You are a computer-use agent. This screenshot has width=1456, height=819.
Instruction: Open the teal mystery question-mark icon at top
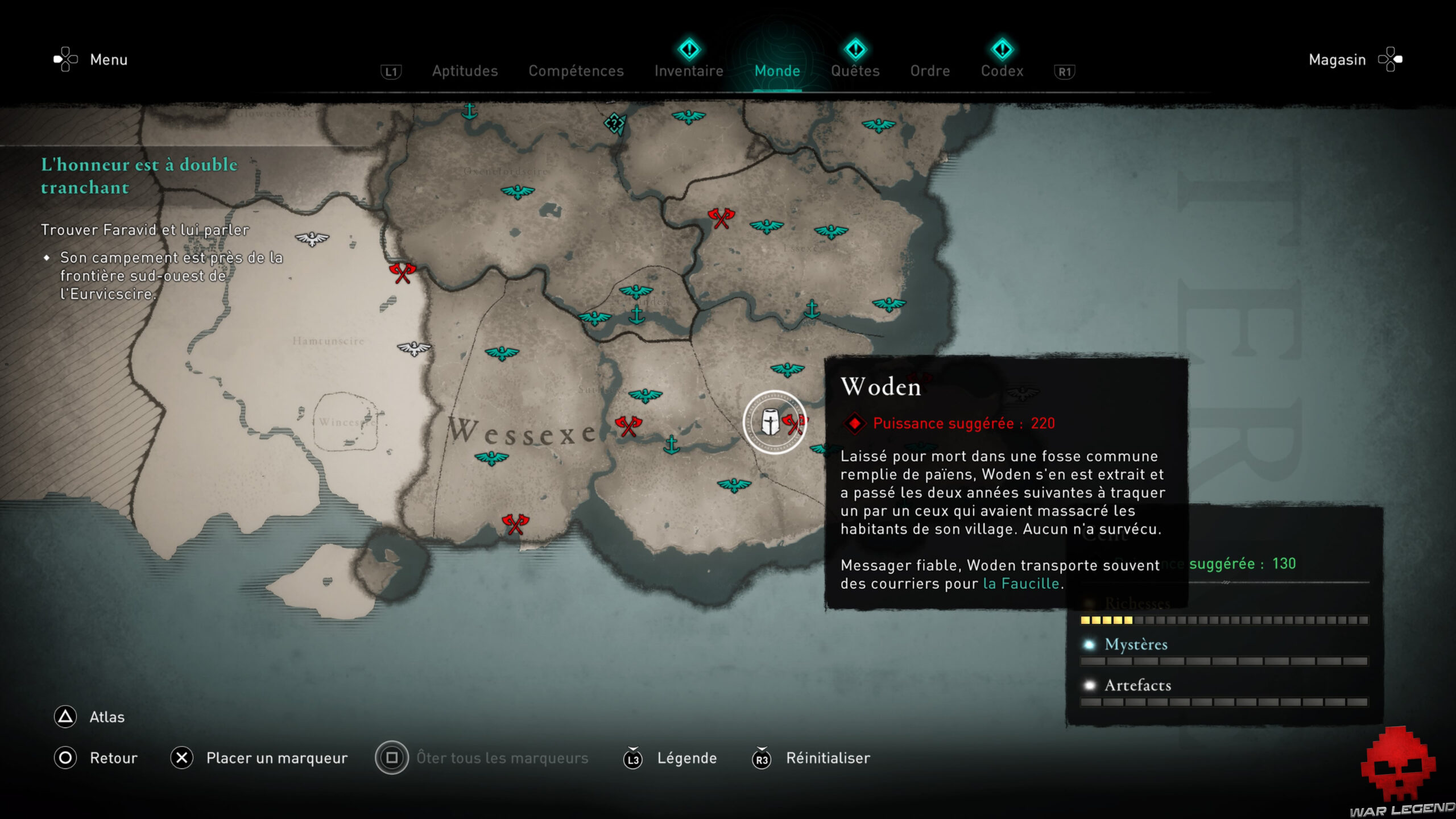click(614, 122)
